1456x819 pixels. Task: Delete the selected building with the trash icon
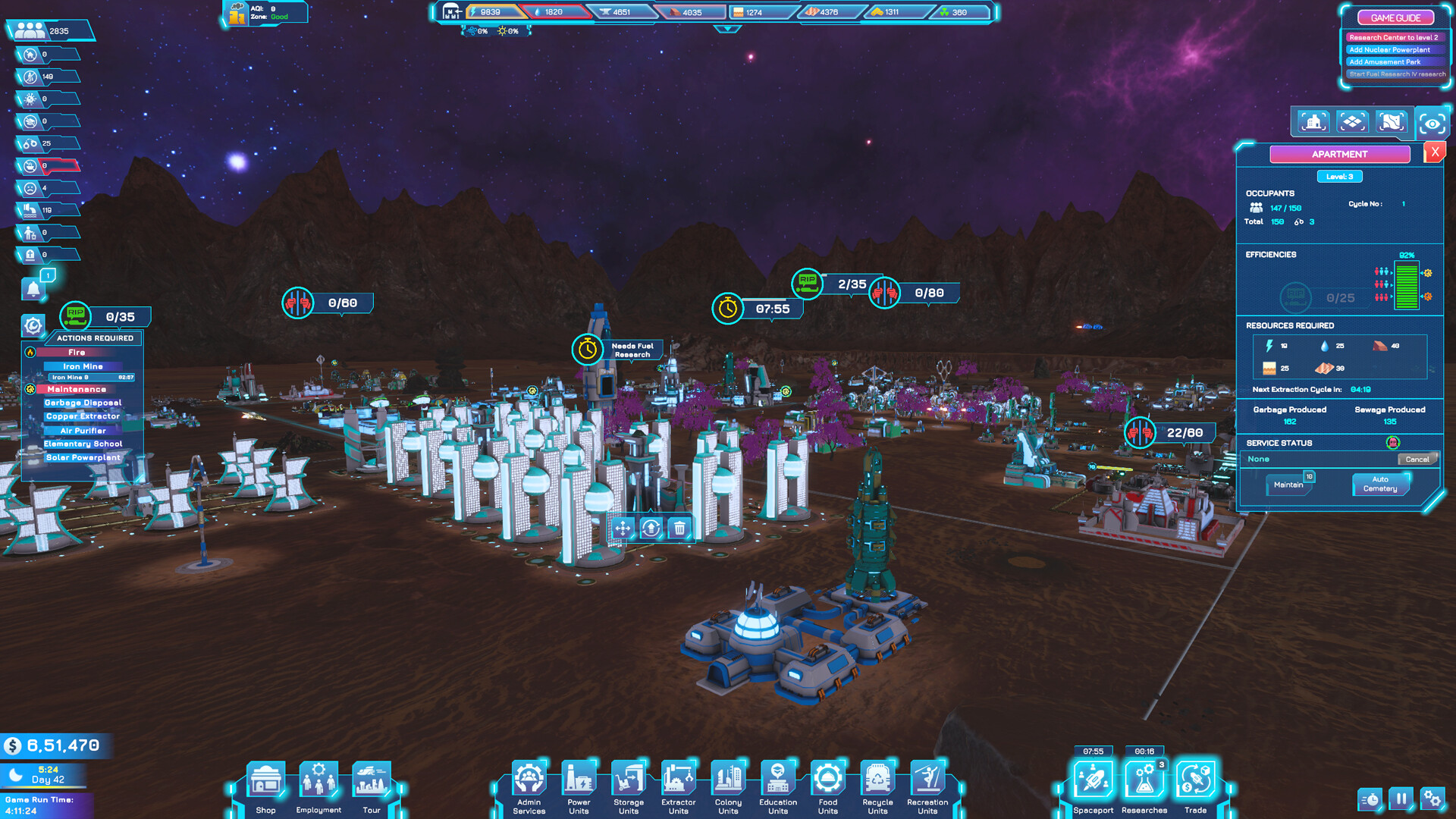pyautogui.click(x=679, y=528)
